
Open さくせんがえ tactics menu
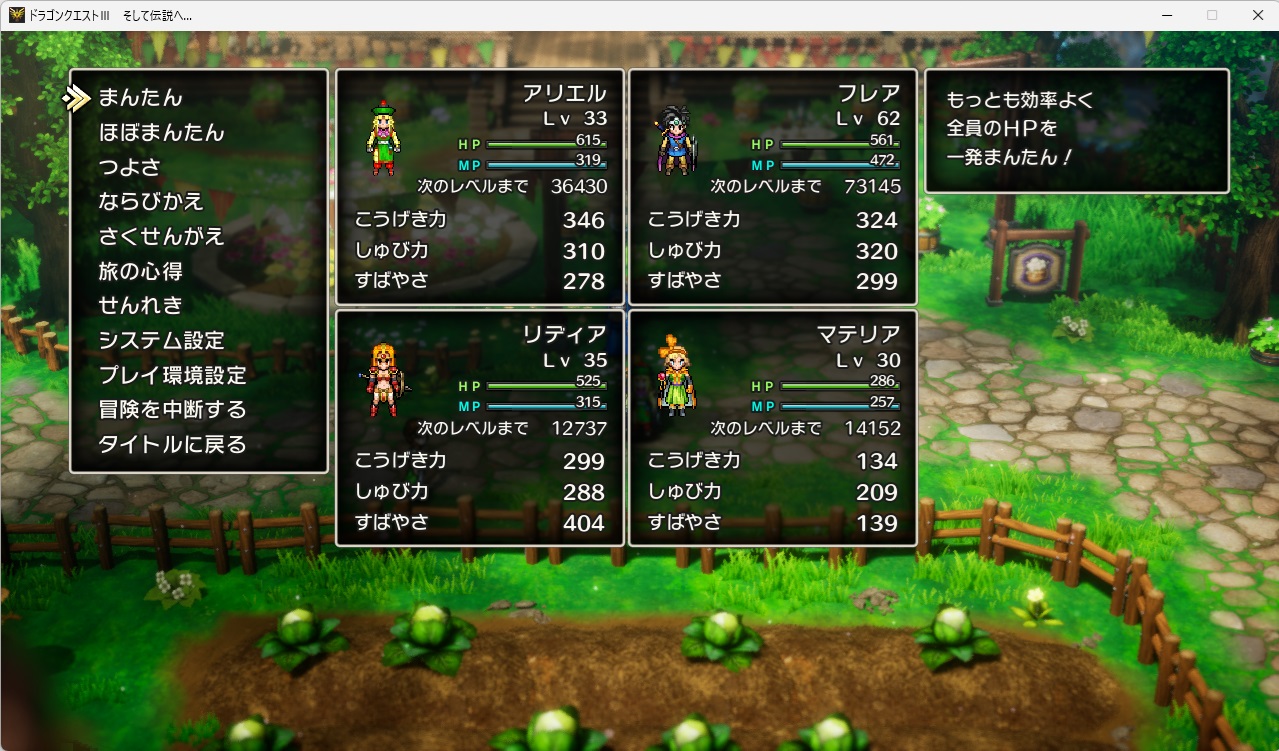(x=161, y=237)
